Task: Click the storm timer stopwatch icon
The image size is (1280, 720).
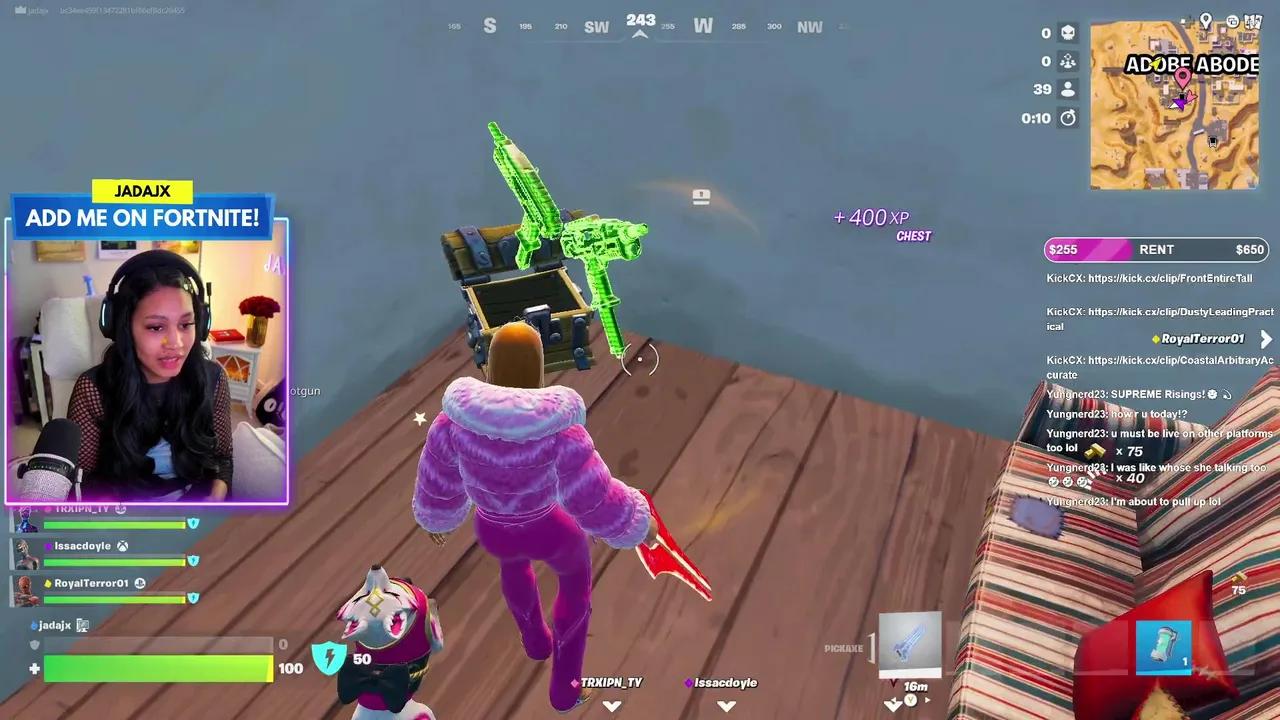Action: (1069, 117)
